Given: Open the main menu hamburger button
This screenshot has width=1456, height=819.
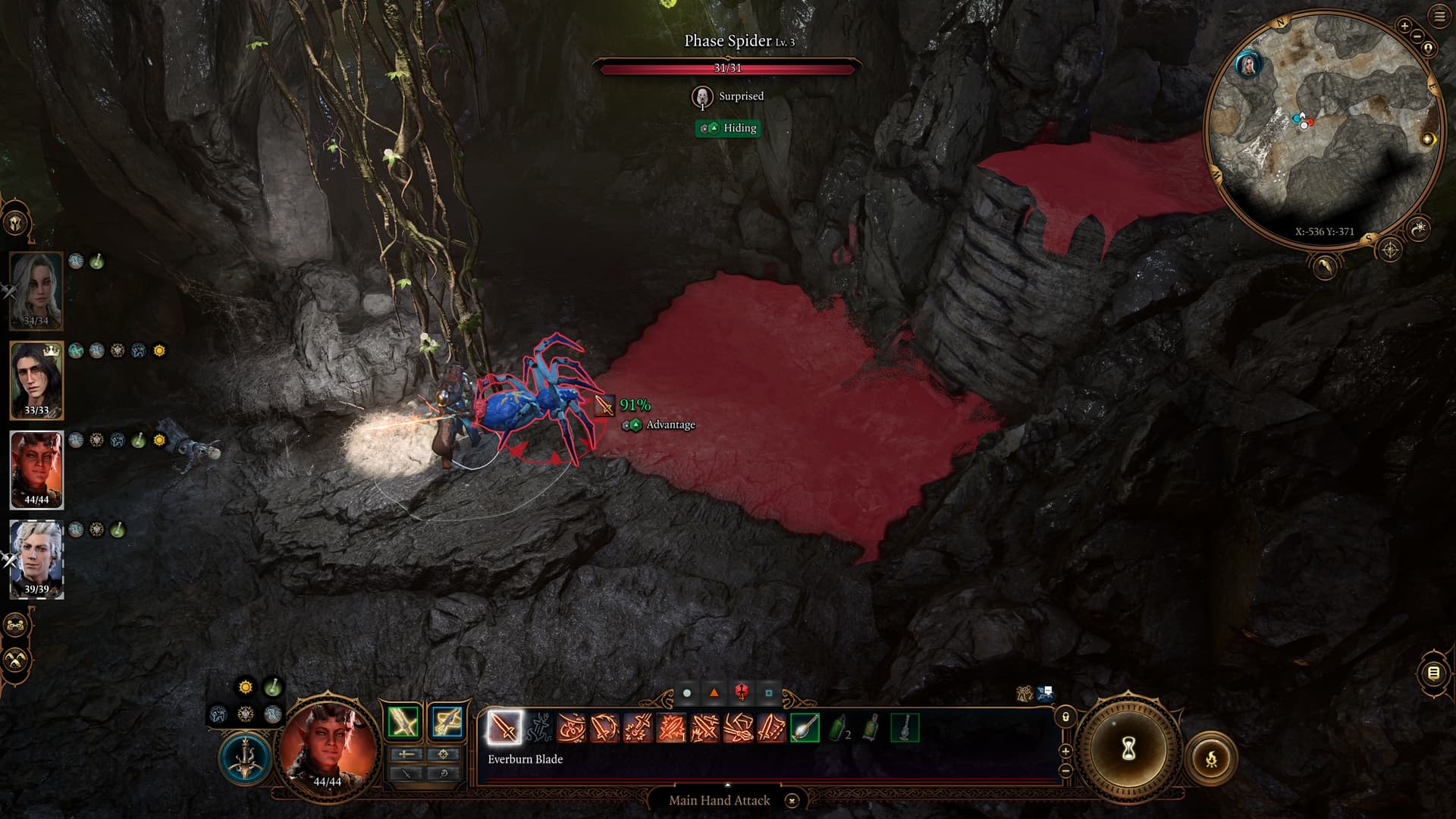Looking at the screenshot, I should (1440, 17).
